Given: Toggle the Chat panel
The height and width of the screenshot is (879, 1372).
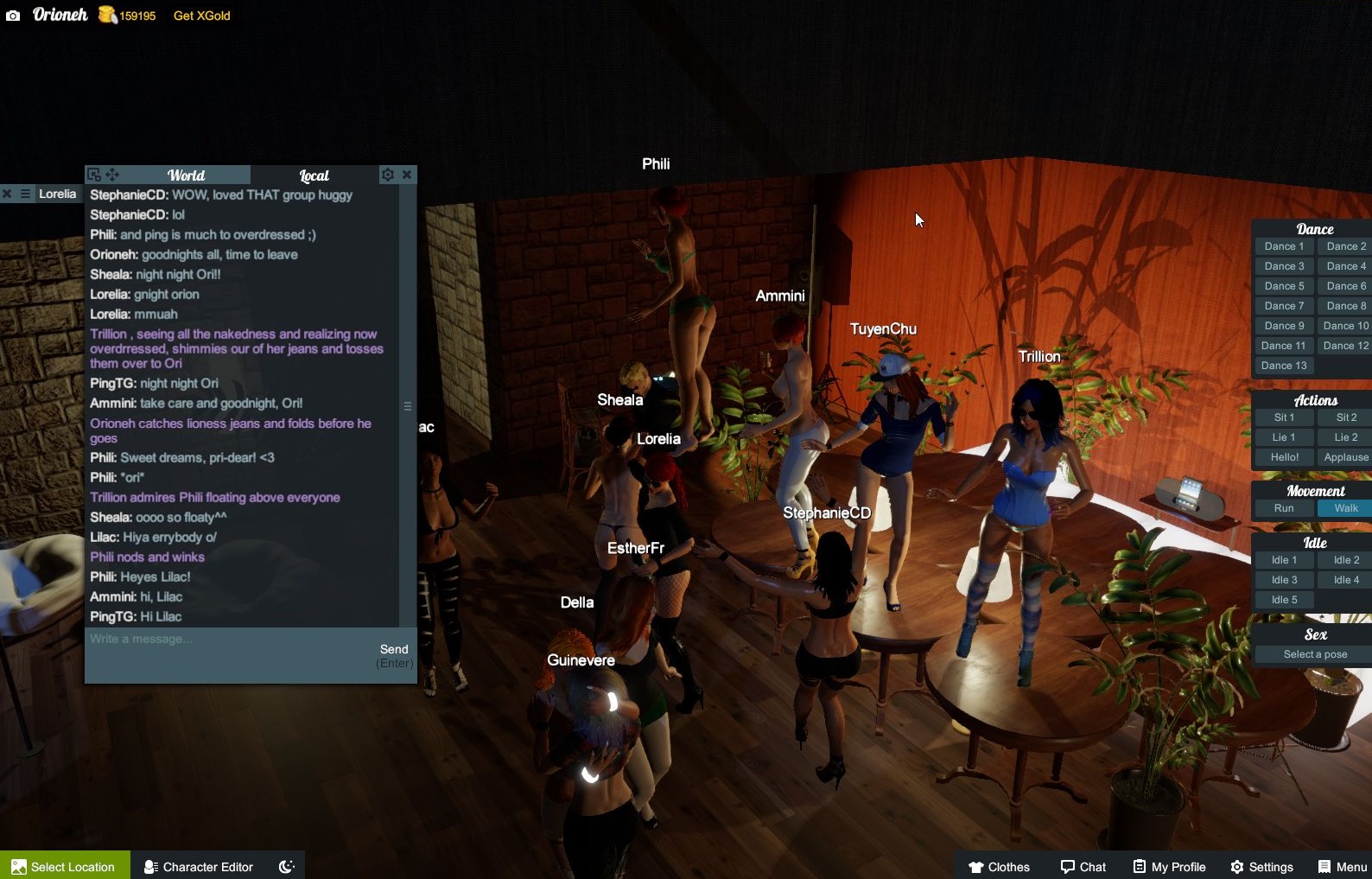Looking at the screenshot, I should click(x=1083, y=866).
